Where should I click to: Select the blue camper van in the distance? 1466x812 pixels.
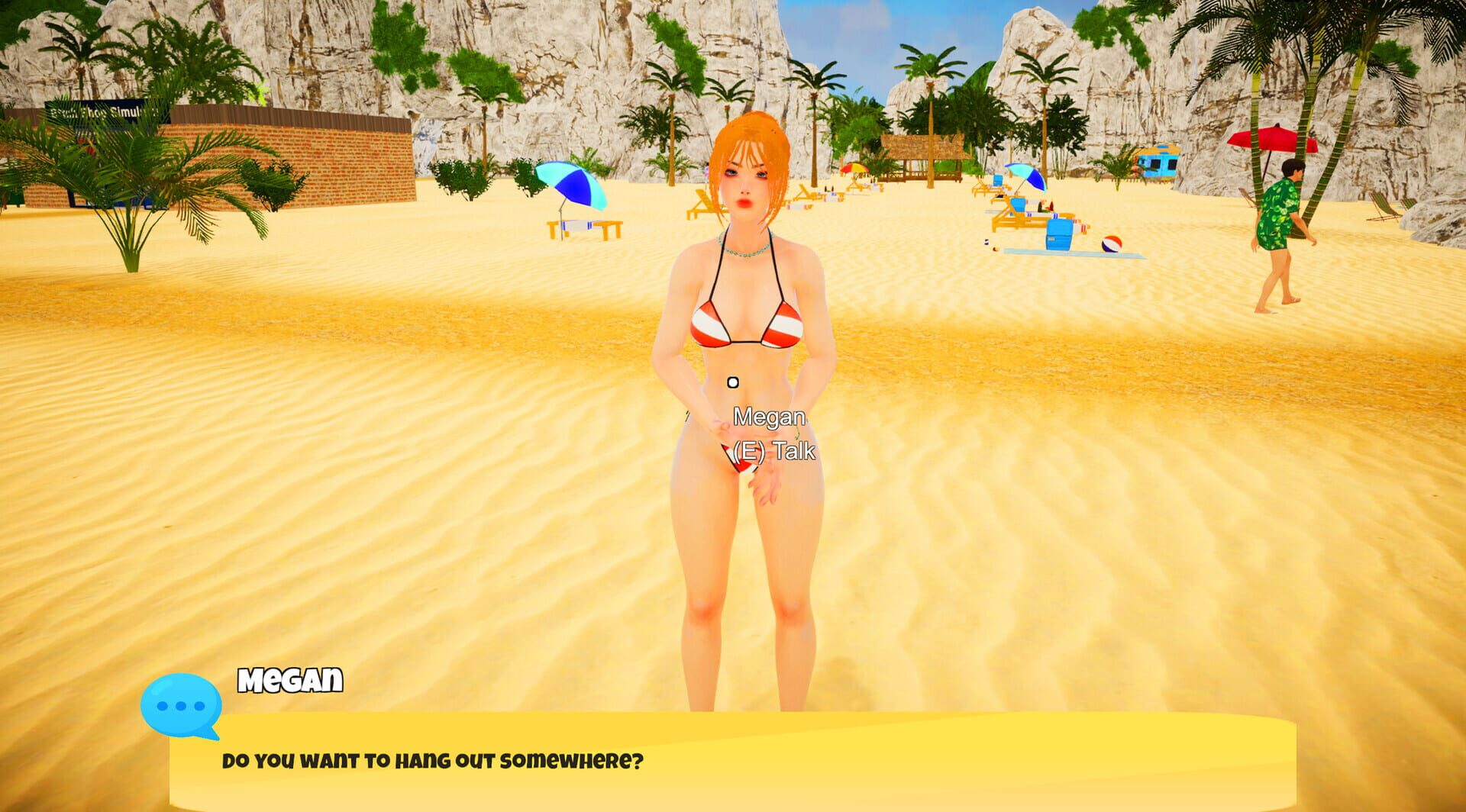tap(1158, 163)
